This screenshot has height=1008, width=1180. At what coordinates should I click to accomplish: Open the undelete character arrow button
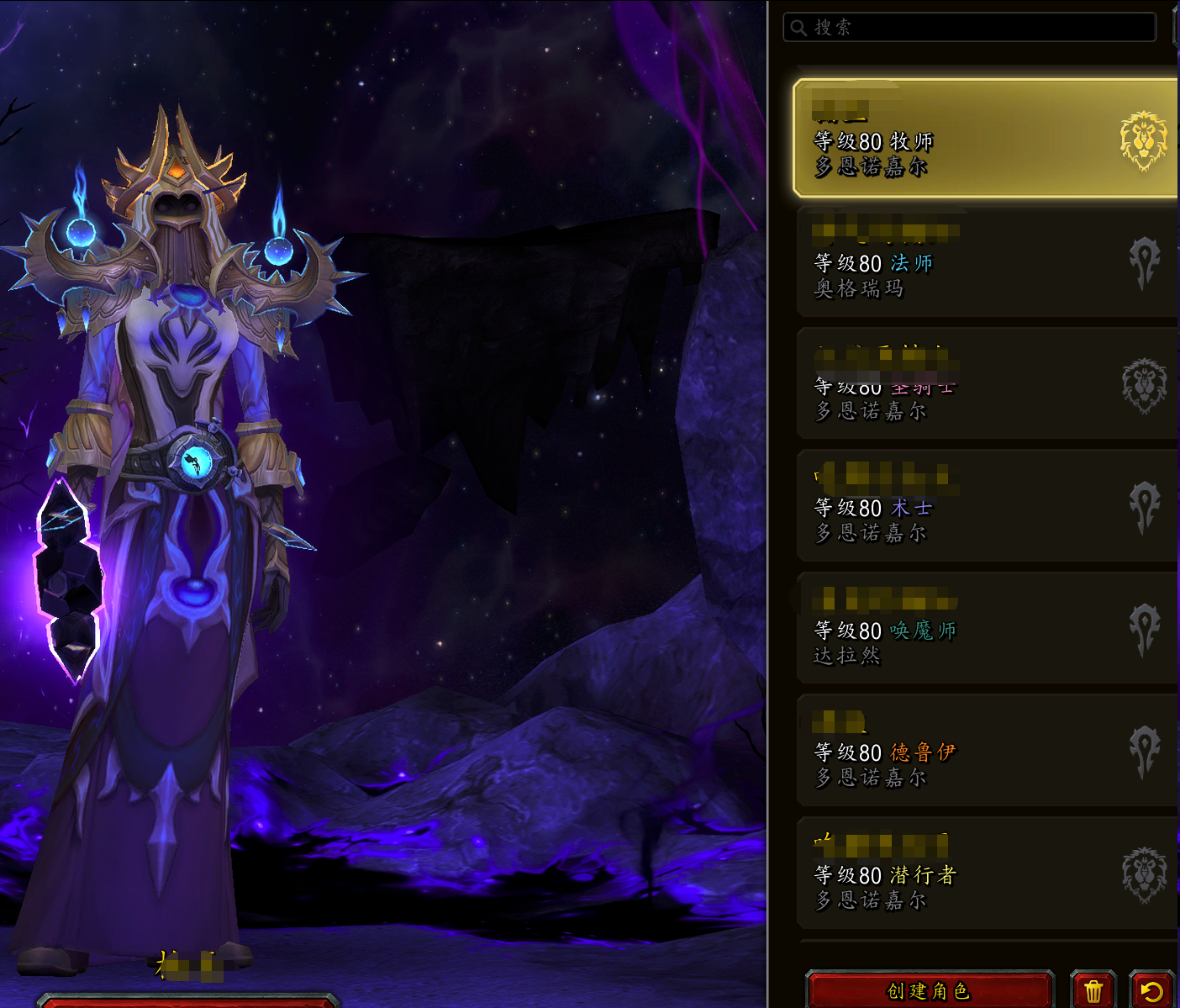pos(1151,991)
